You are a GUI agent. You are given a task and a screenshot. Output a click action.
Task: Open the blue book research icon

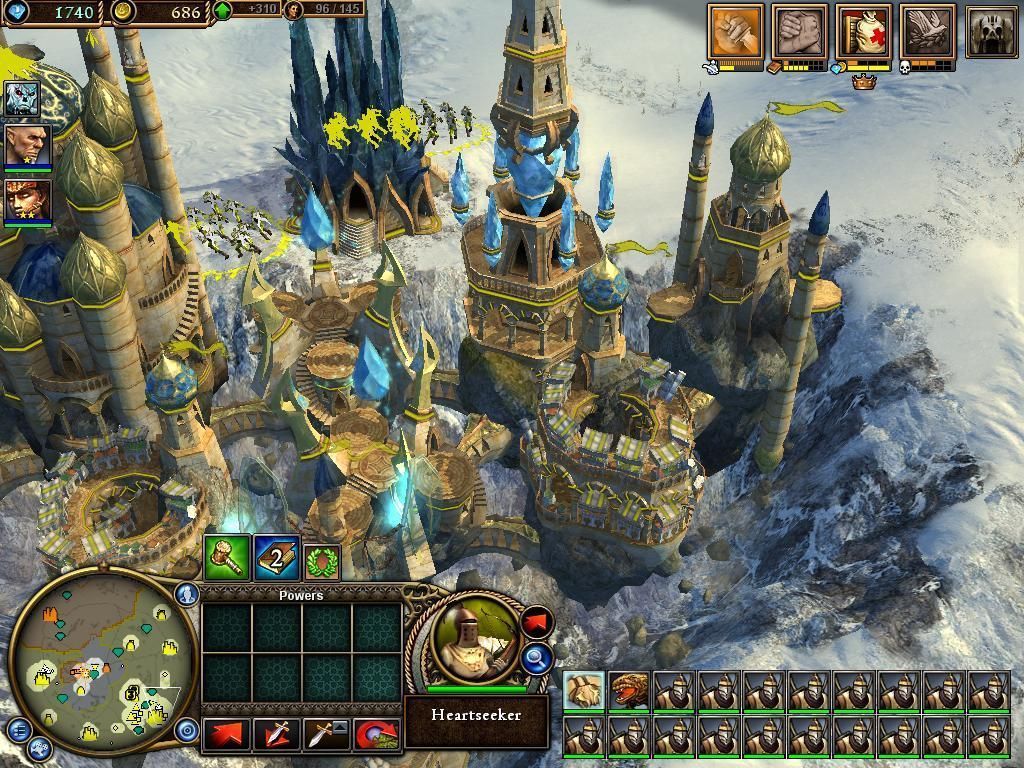pos(277,558)
